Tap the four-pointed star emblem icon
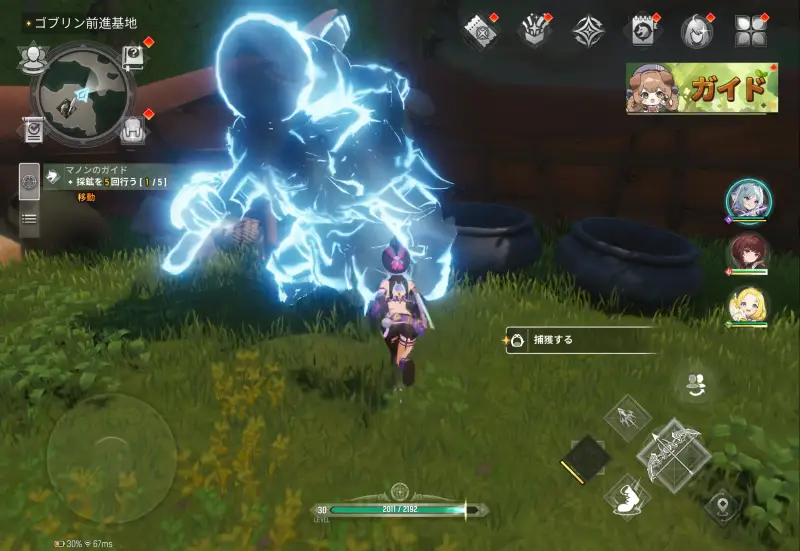800x551 pixels. [587, 30]
